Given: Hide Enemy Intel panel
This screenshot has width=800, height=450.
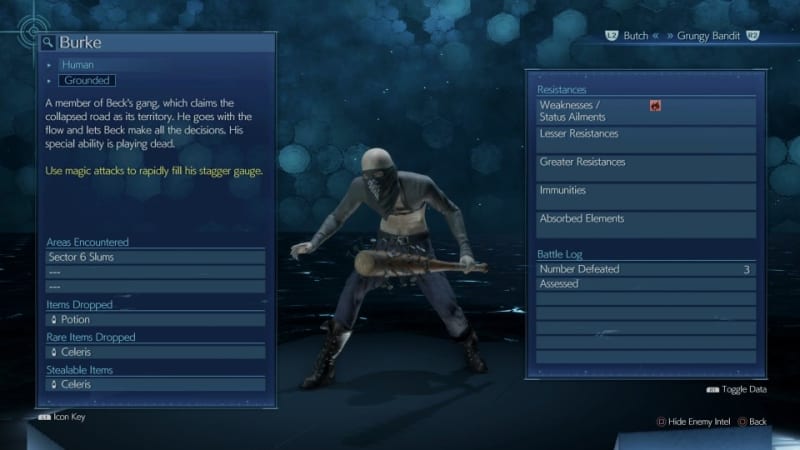Looking at the screenshot, I should tap(694, 421).
